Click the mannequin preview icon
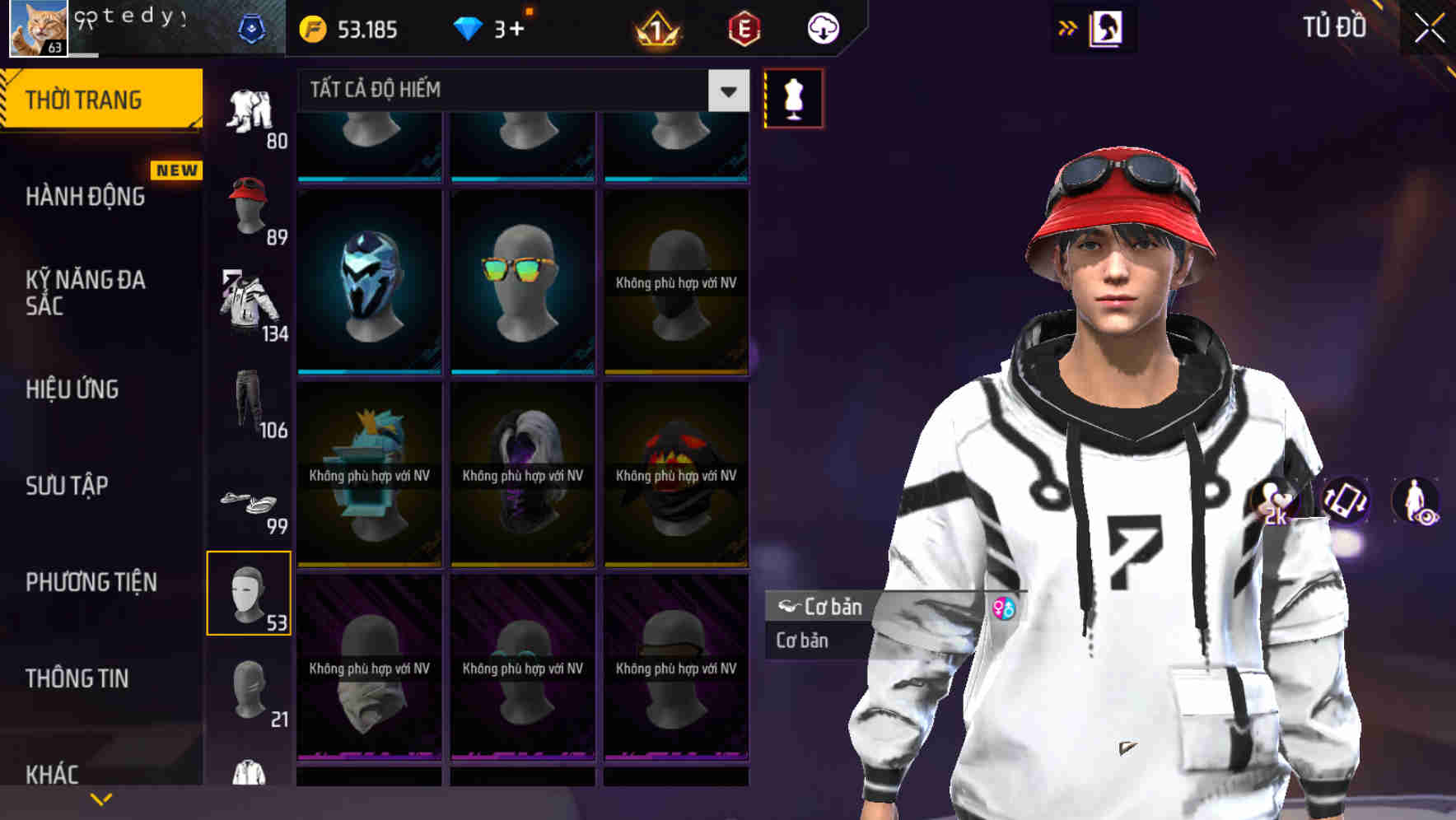Viewport: 1456px width, 820px height. (x=793, y=98)
